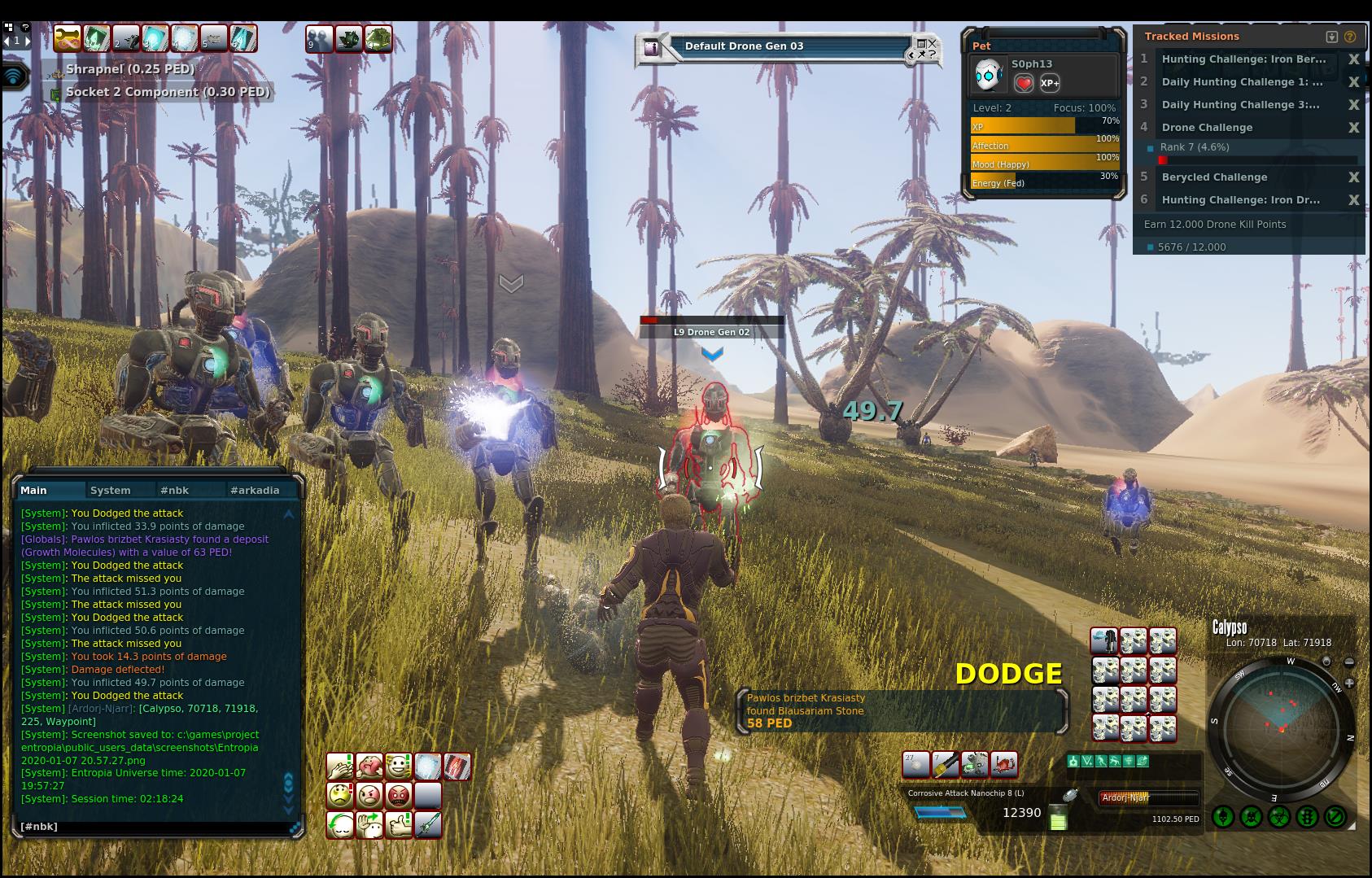
Task: Toggle the pet XP+ button
Action: click(x=1050, y=83)
